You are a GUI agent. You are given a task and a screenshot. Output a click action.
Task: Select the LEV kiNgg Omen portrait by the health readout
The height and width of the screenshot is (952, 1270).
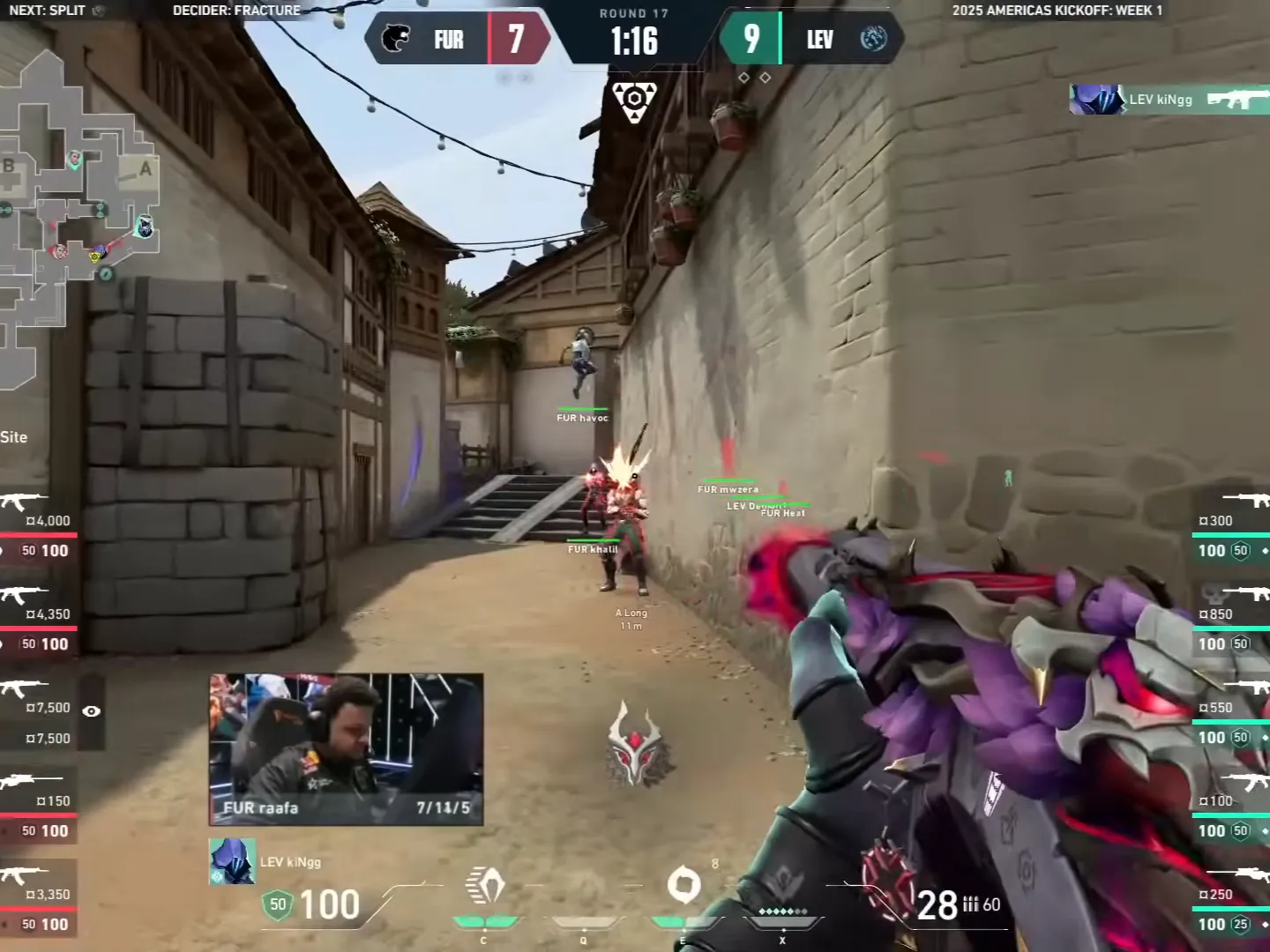click(x=232, y=861)
